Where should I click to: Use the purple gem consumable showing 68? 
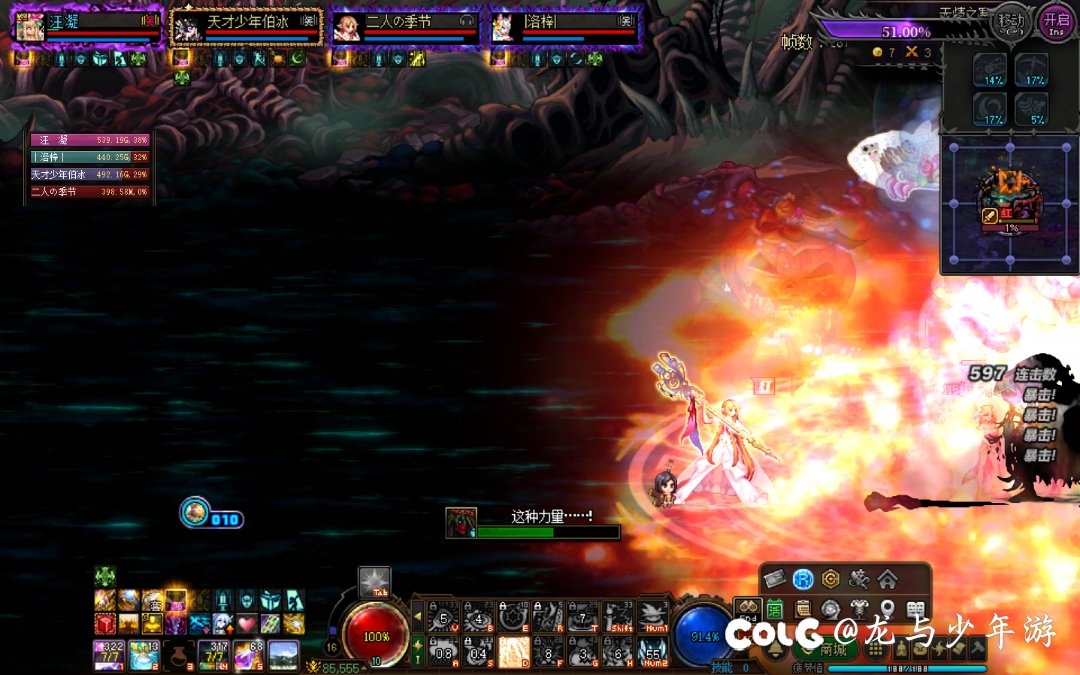point(248,655)
